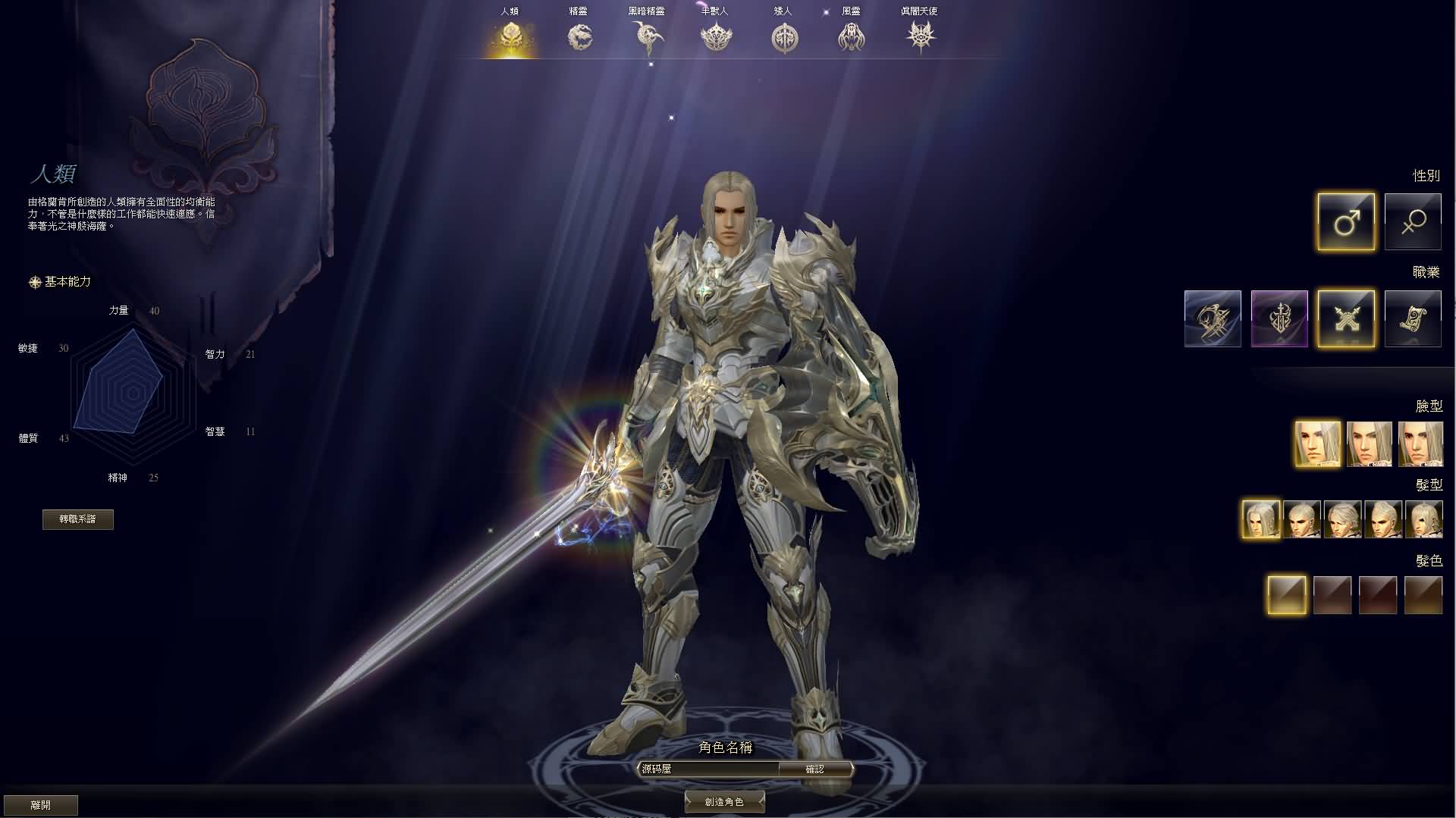Click the 基本能力 sun icon
Image resolution: width=1456 pixels, height=818 pixels.
point(34,281)
